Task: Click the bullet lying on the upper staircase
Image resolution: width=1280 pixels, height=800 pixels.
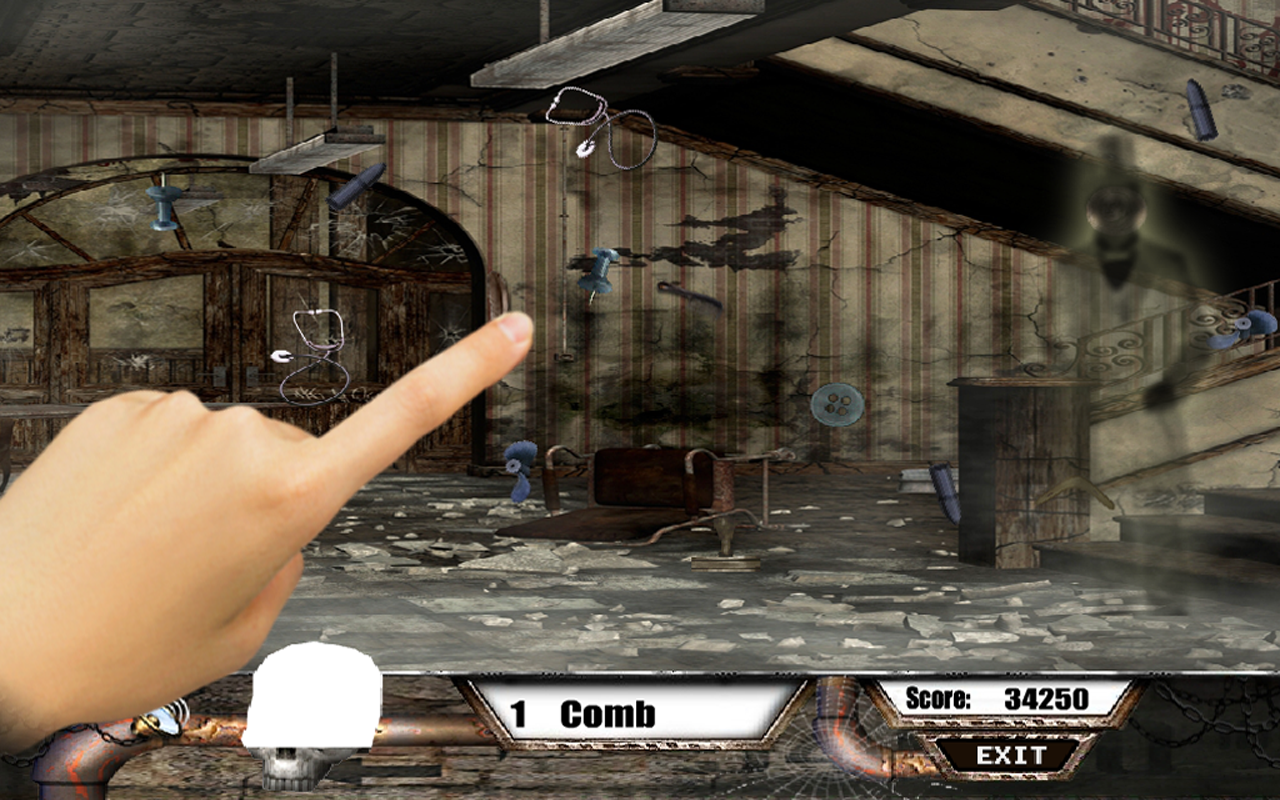Action: click(1202, 108)
